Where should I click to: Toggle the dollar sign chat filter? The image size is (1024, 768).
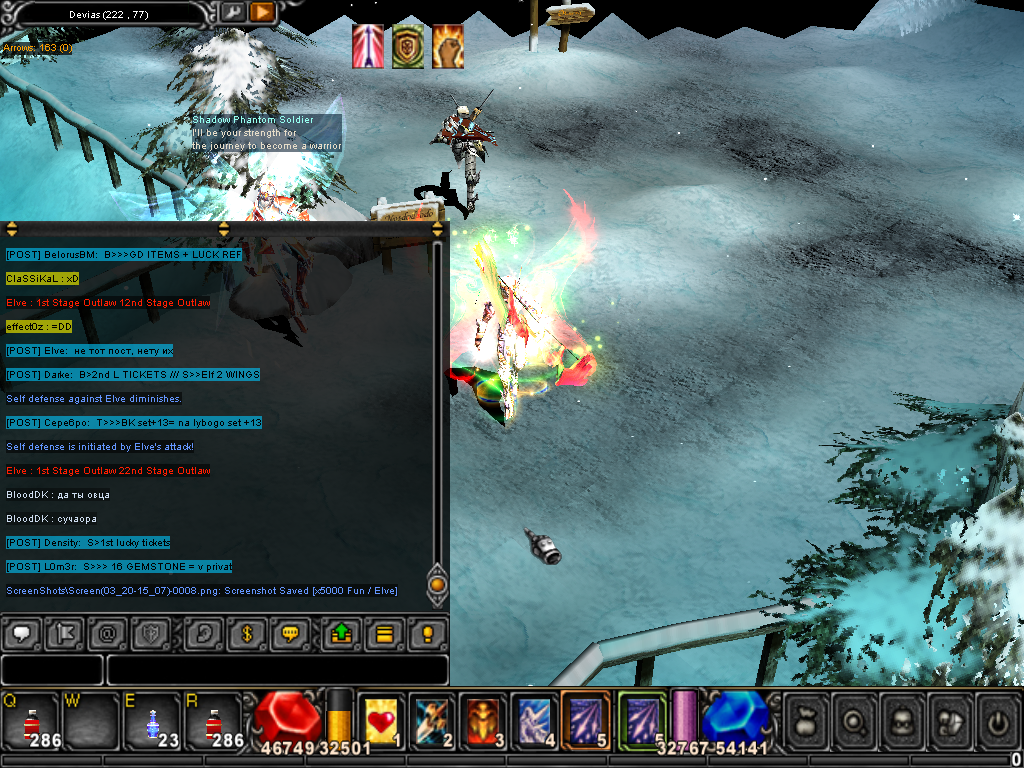[x=246, y=634]
